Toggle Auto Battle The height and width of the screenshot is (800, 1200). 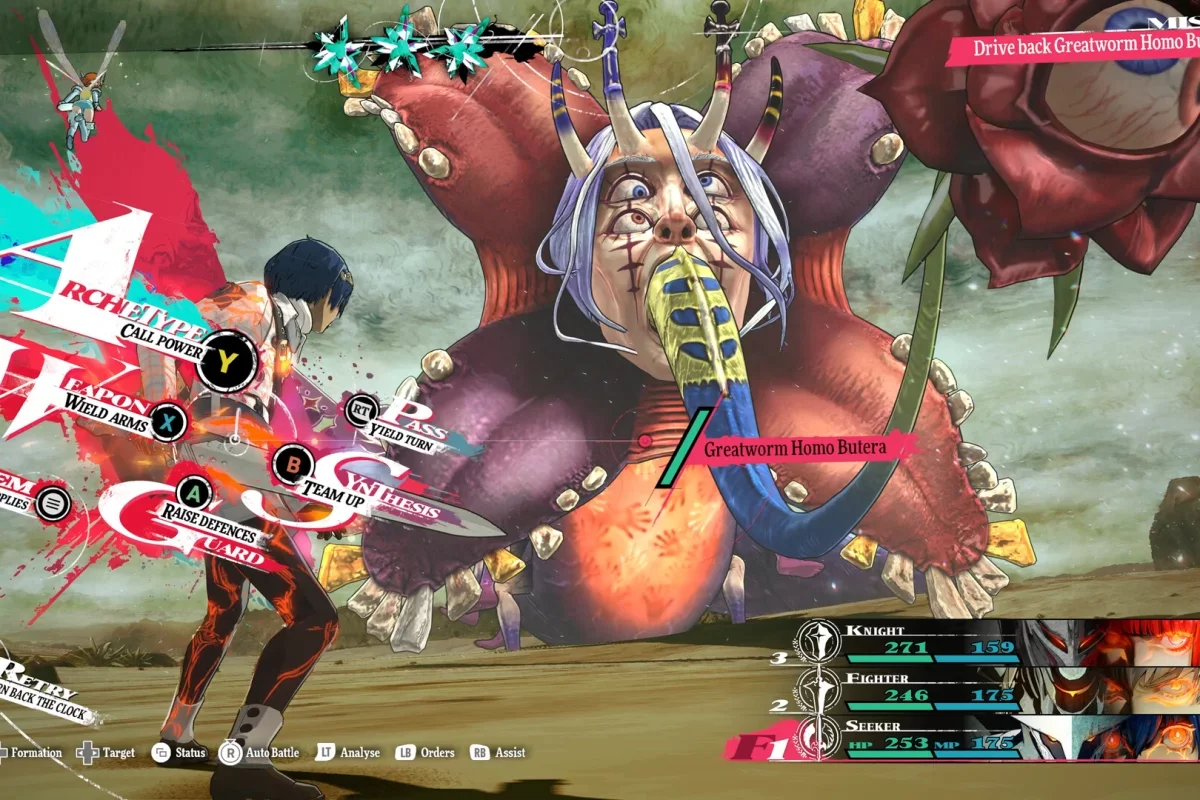[x=260, y=753]
